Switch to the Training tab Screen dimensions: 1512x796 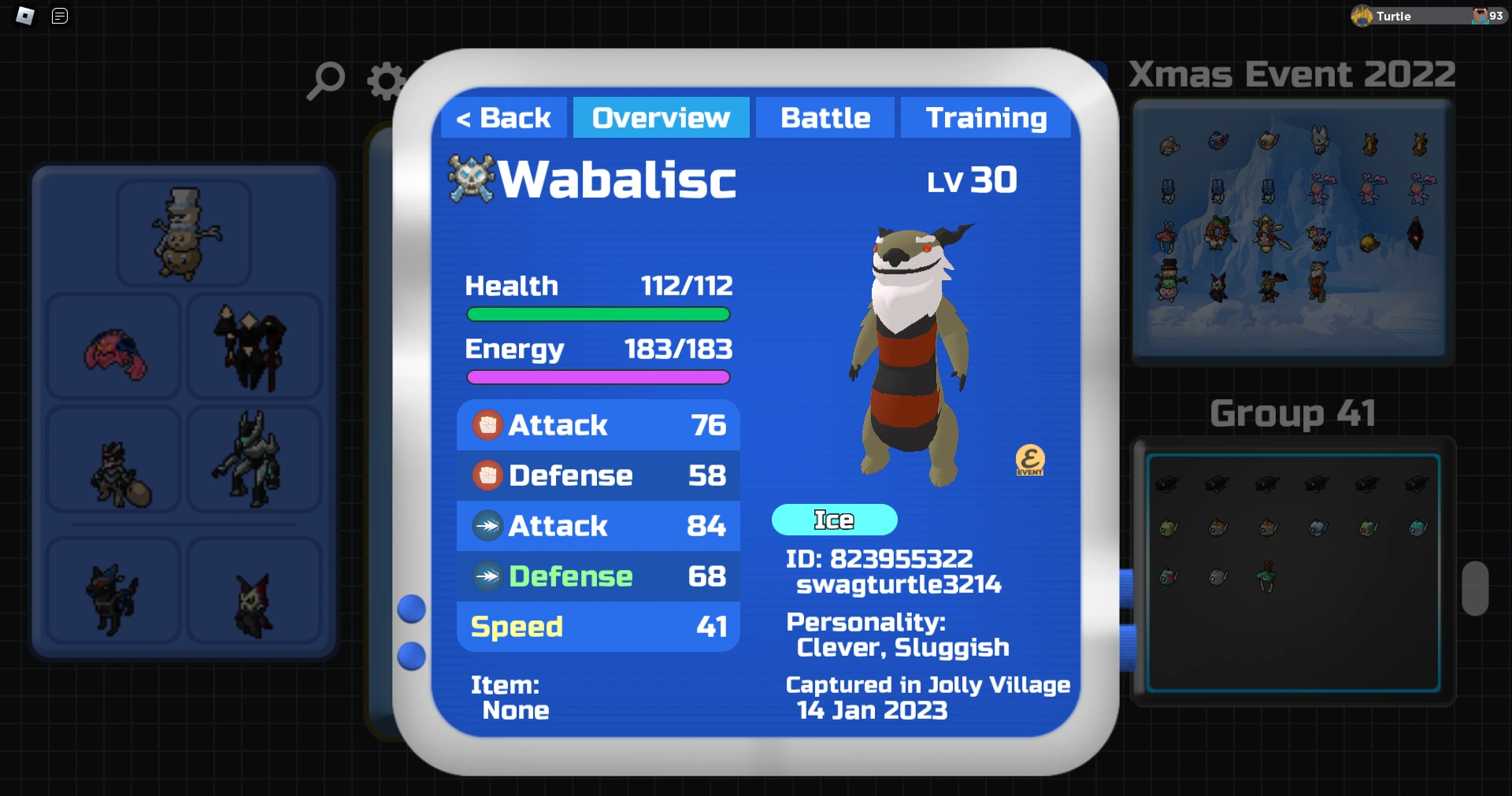click(987, 117)
